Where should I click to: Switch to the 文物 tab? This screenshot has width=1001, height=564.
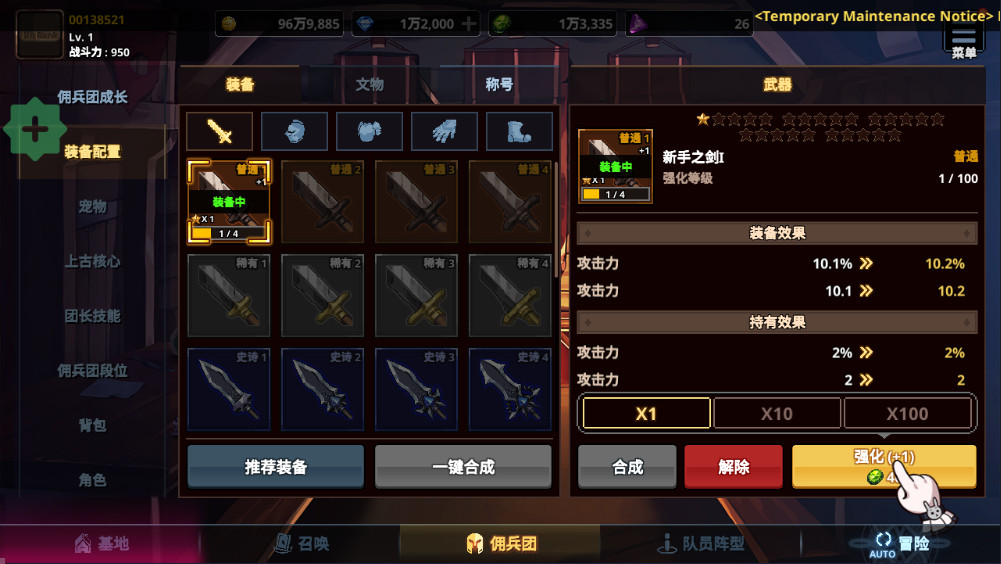[x=369, y=85]
